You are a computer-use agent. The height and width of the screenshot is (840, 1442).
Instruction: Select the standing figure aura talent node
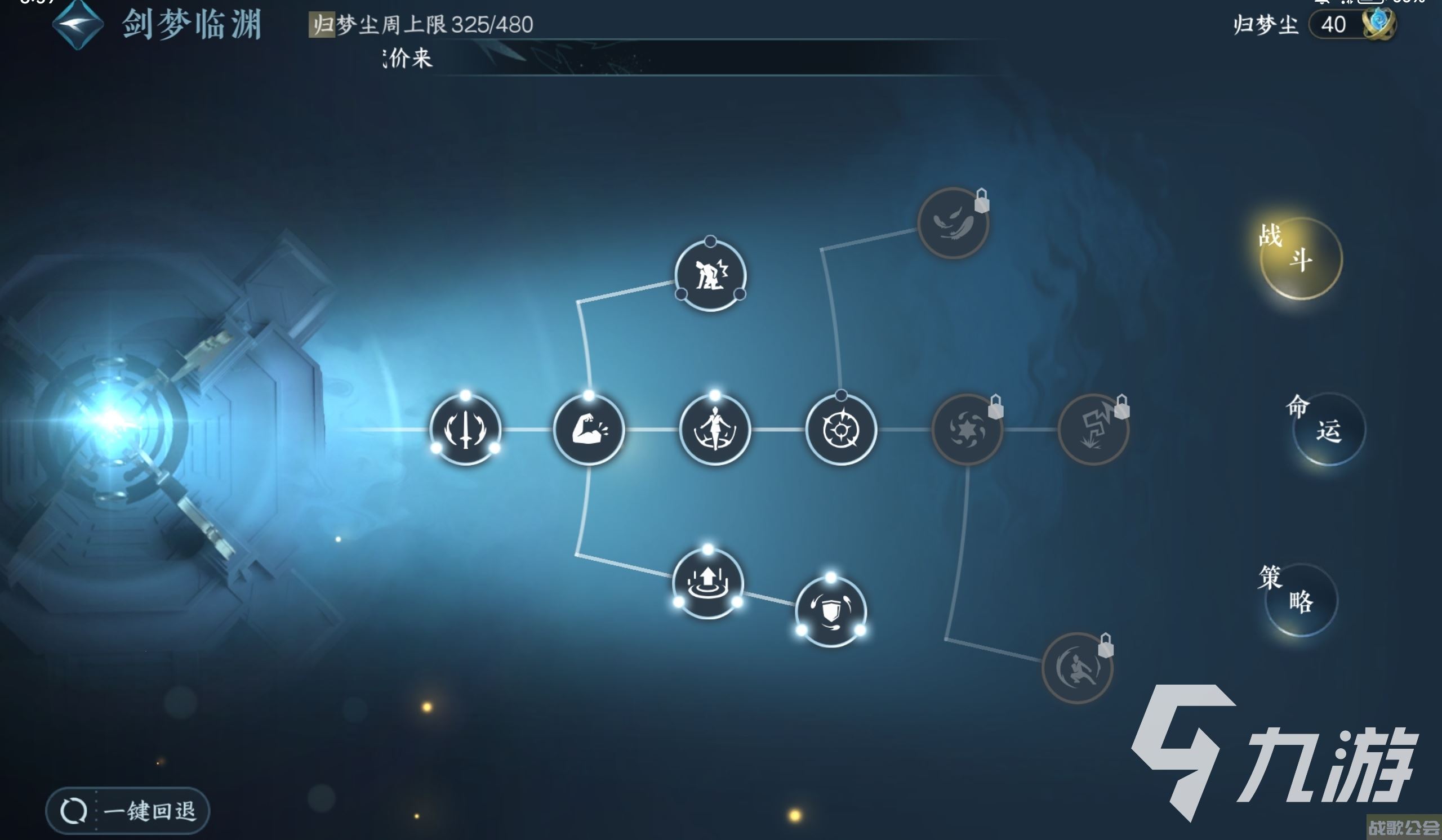click(715, 430)
